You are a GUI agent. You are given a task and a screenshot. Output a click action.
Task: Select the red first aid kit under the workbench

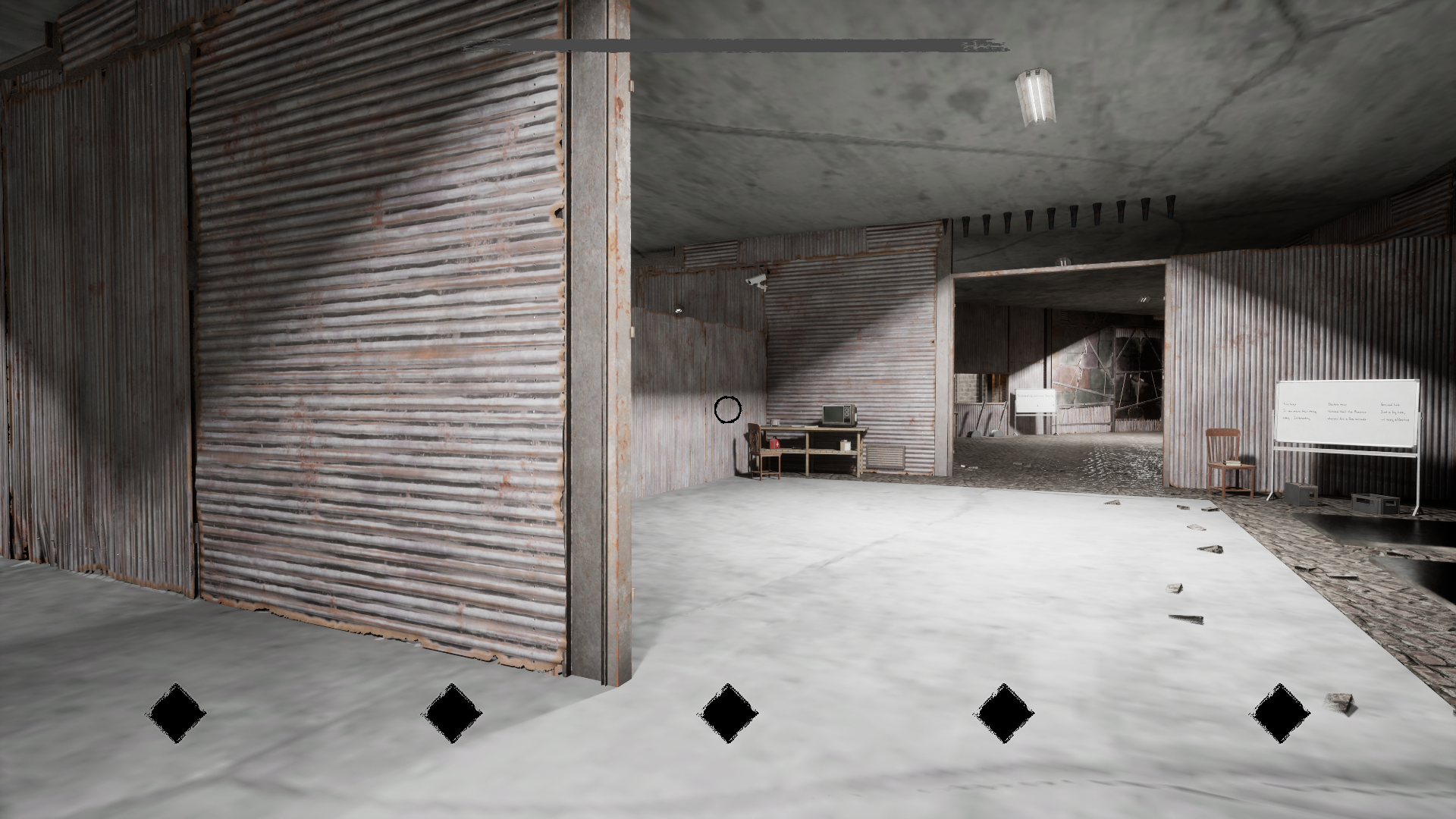click(774, 444)
